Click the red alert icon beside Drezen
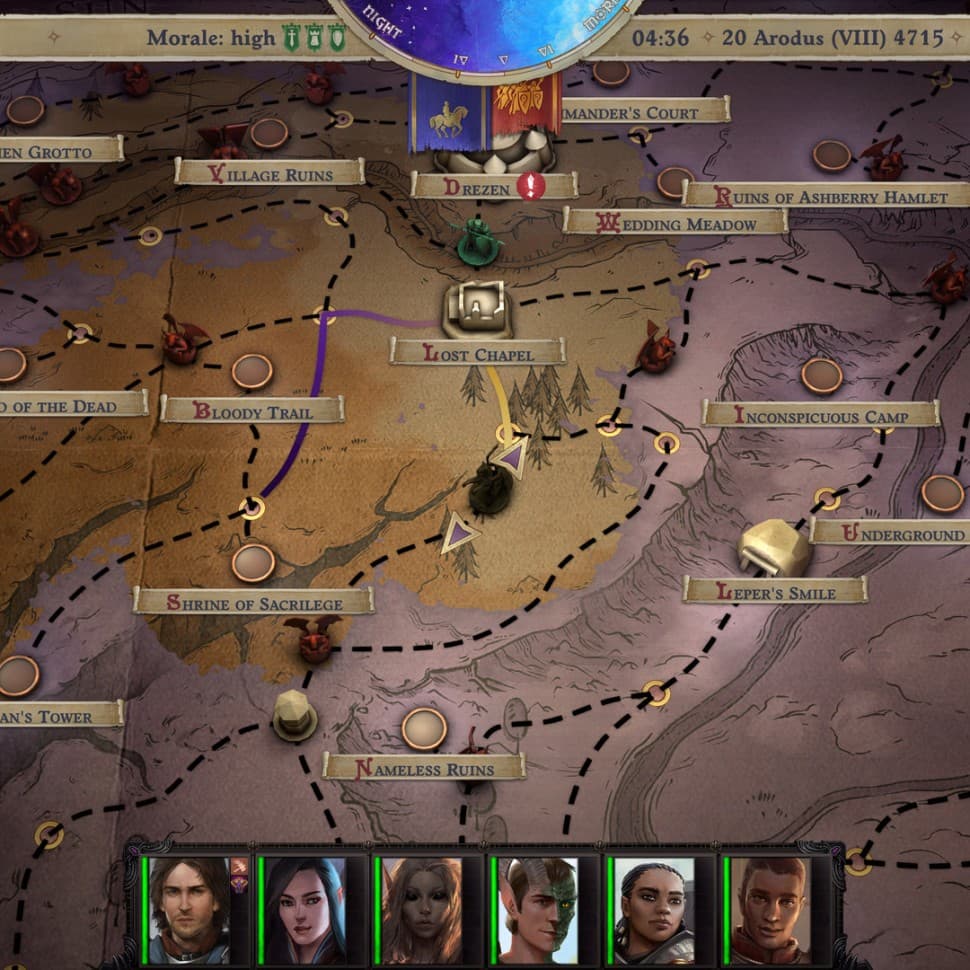Screen dimensions: 970x970 pyautogui.click(x=530, y=186)
